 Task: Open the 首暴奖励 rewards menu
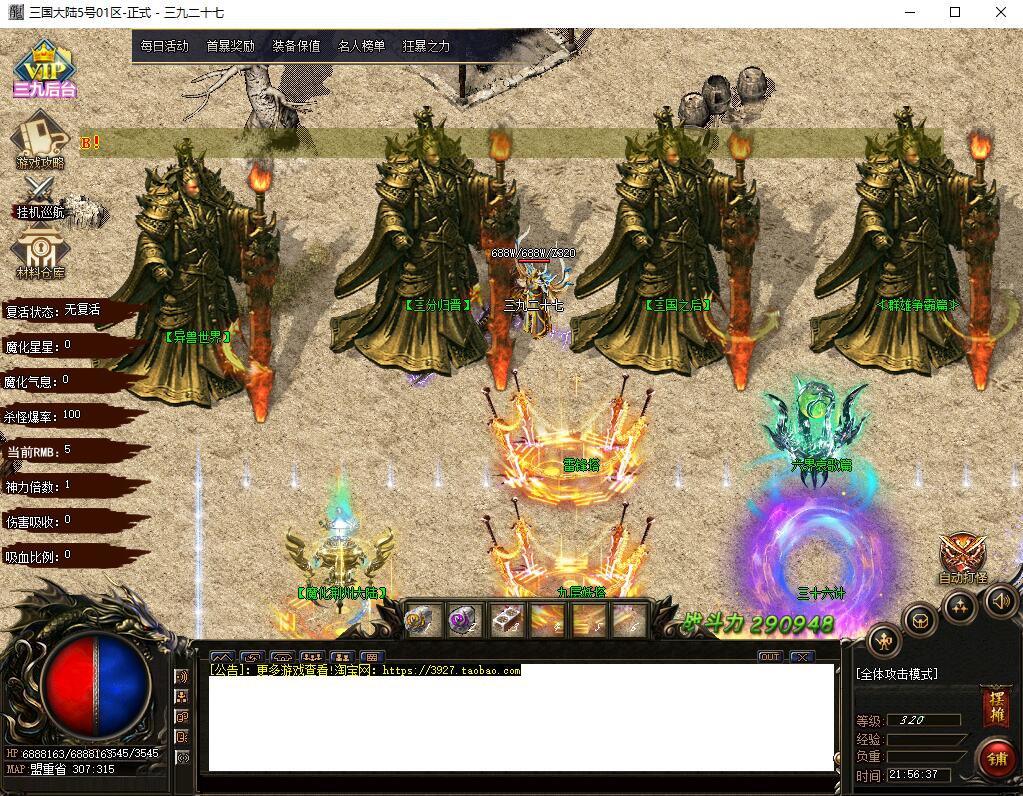(230, 46)
